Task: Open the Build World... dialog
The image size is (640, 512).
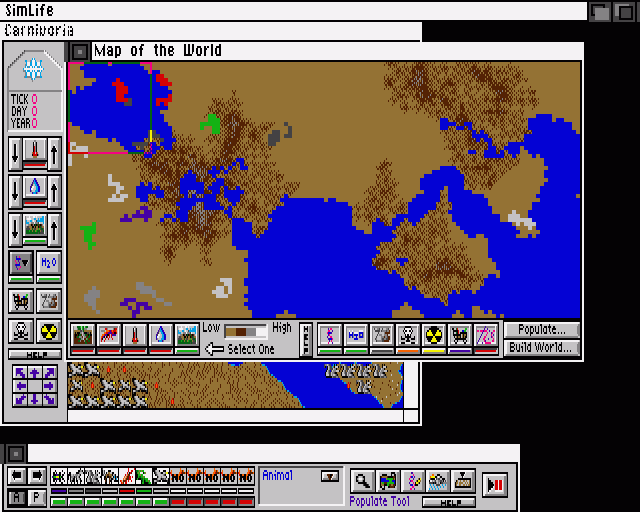Action: [x=541, y=348]
